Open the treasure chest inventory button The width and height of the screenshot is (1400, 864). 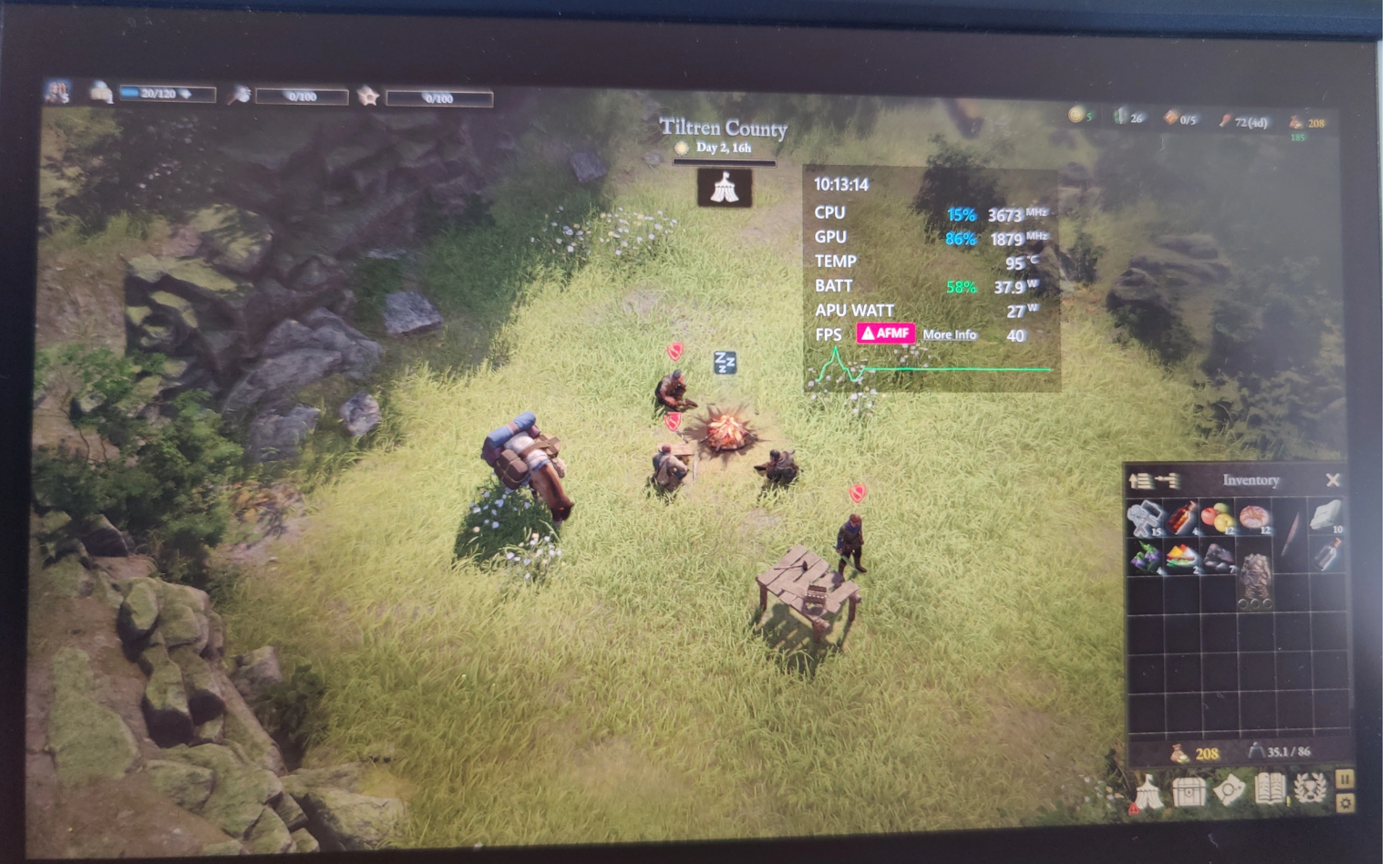(x=1189, y=791)
